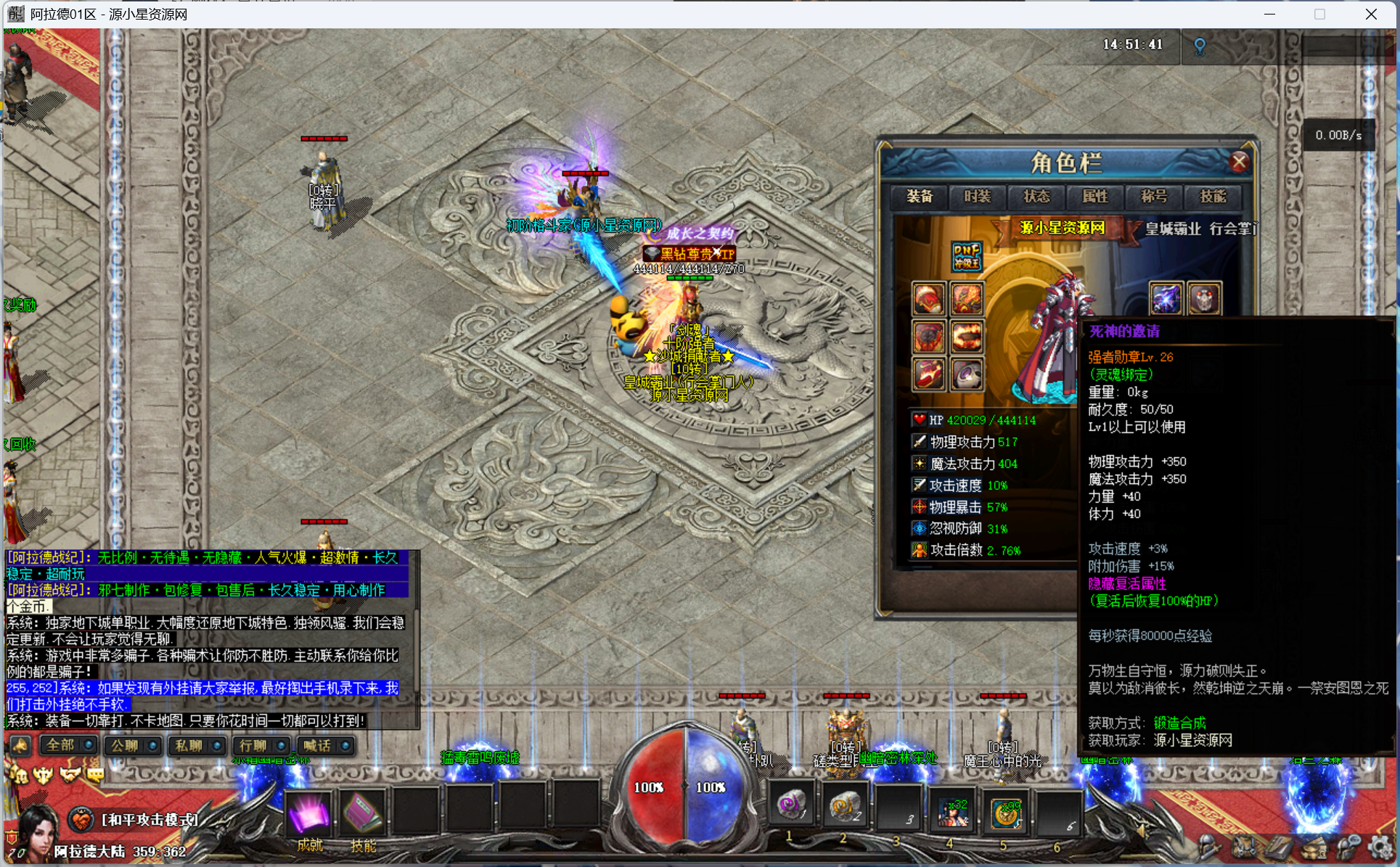
Task: Open the 状态 tab
Action: 1036,197
